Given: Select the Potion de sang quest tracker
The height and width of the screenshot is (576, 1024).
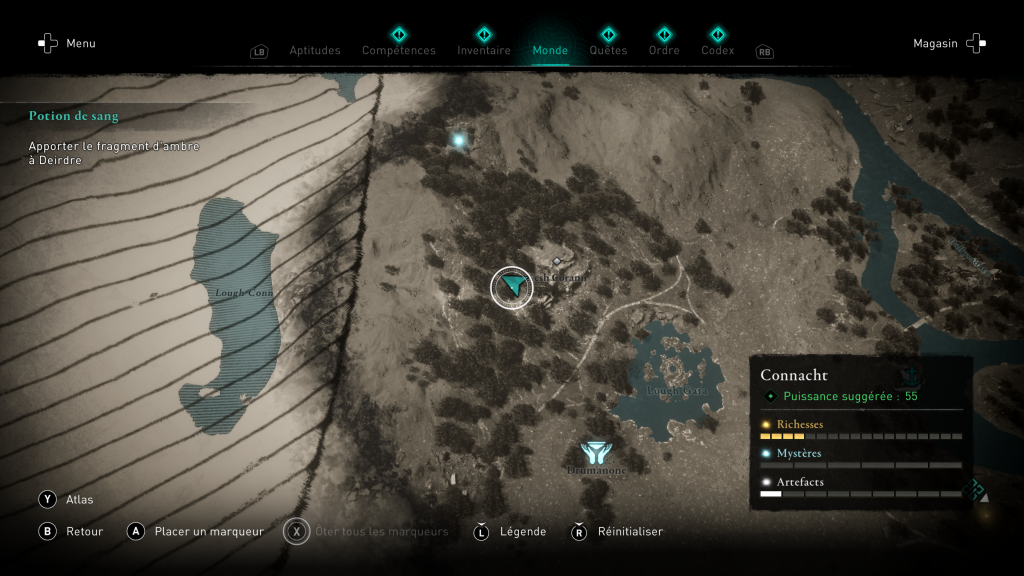Looking at the screenshot, I should pos(74,116).
